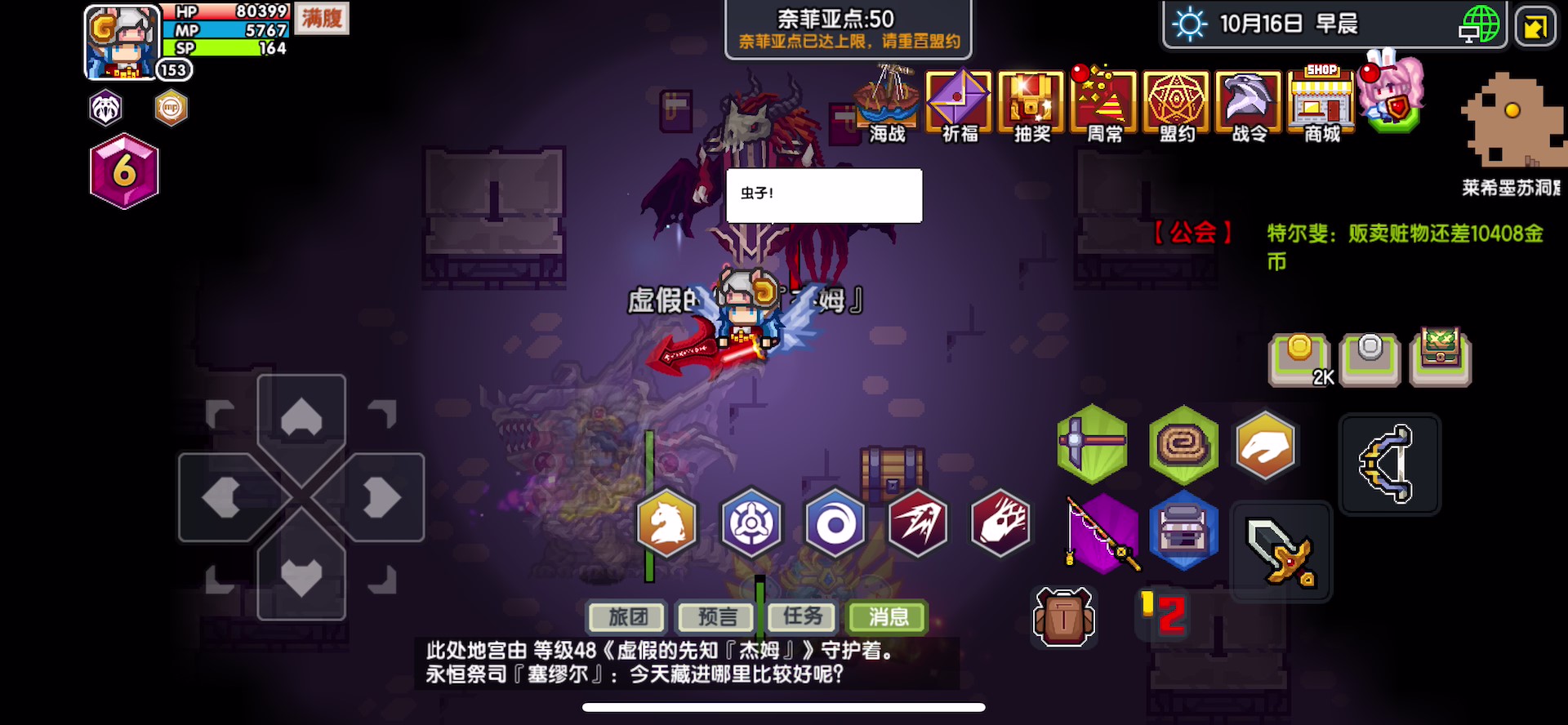Collect the 2K gold coin reward

(1301, 359)
